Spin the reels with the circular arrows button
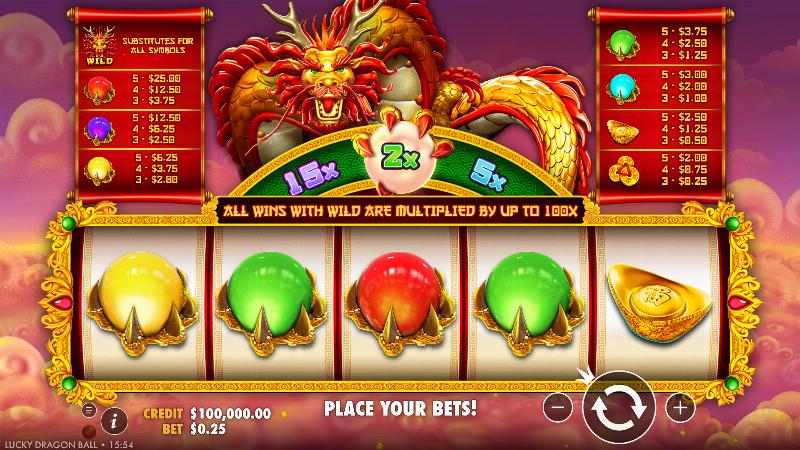Image resolution: width=800 pixels, height=450 pixels. 619,407
